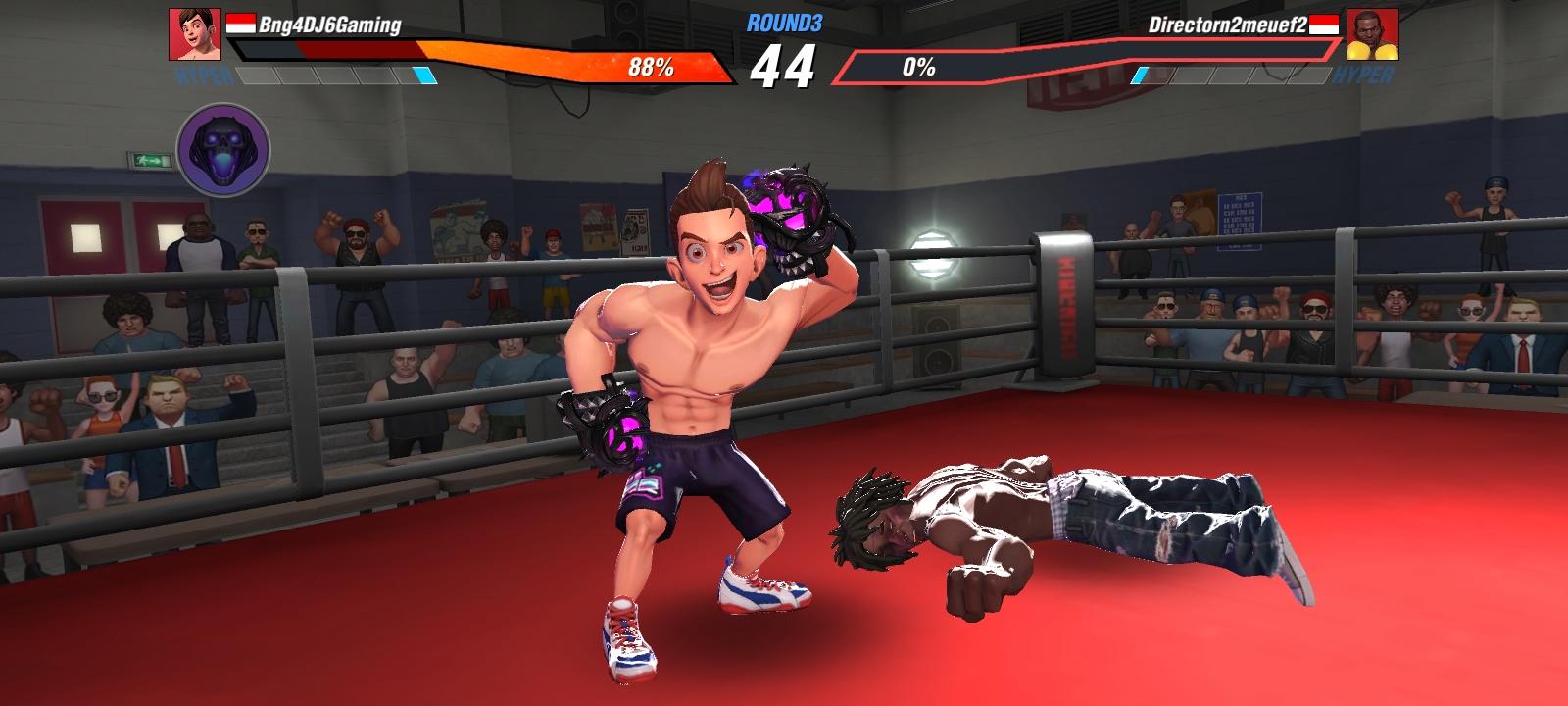Select Bng4DJ6Gaming's player avatar portrait
The image size is (1568, 706).
[195, 34]
